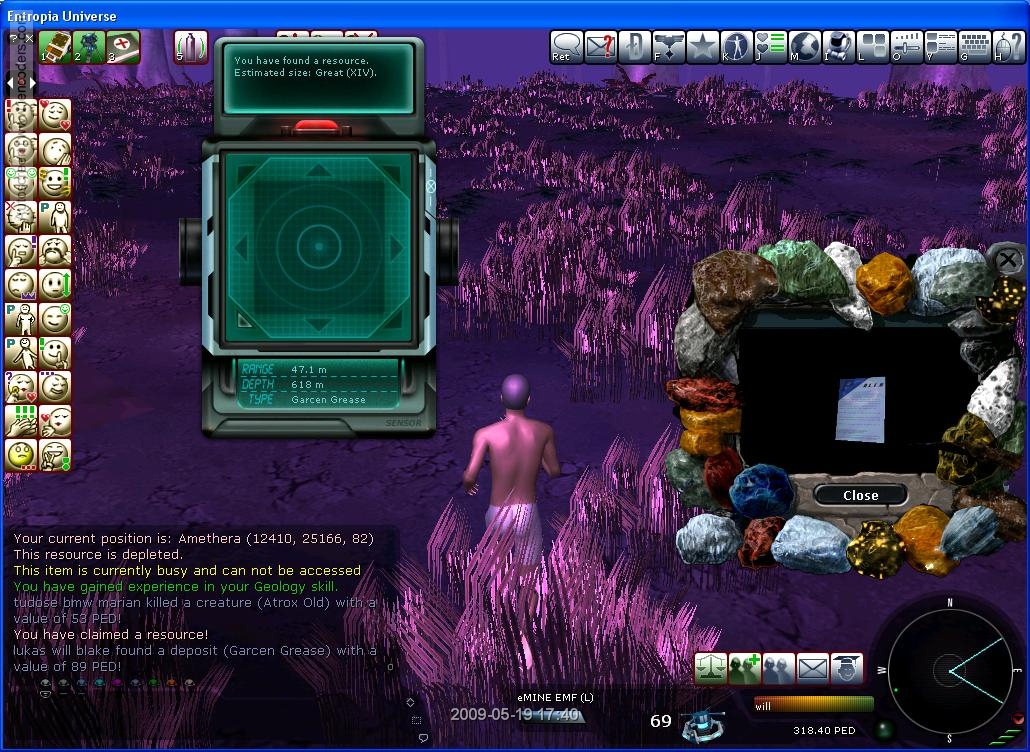Open the balance scales trade icon
Viewport: 1030px width, 752px height.
coord(711,668)
